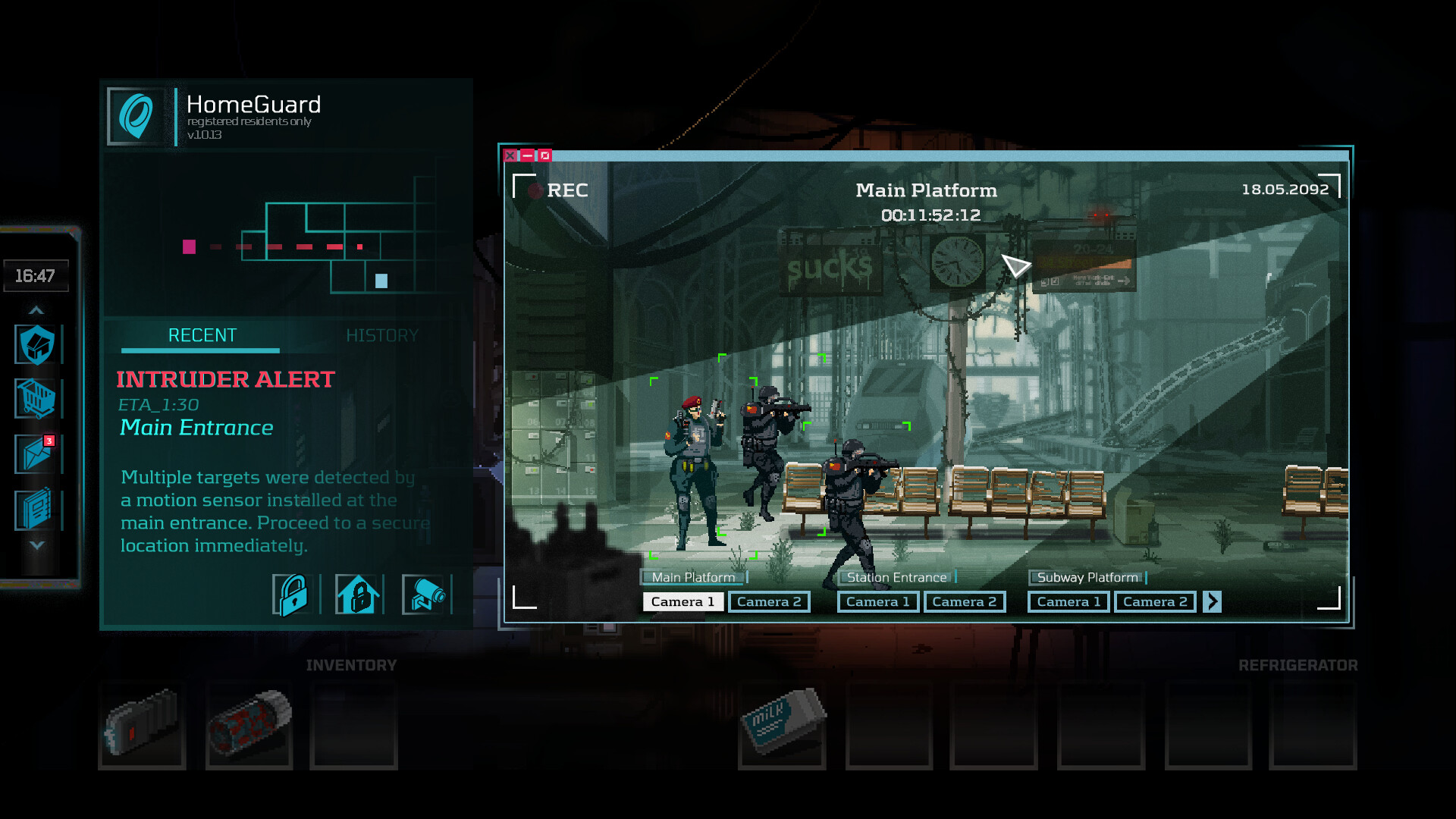Activate the house lockdown icon
The height and width of the screenshot is (819, 1456).
coord(359,595)
